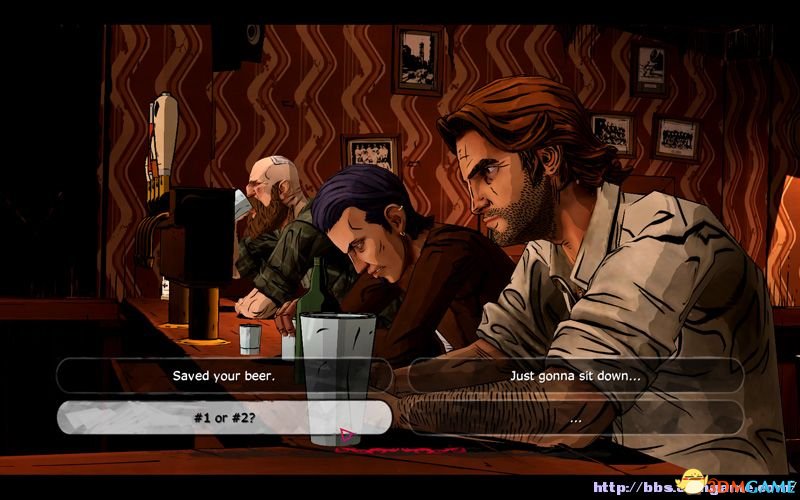The image size is (800, 500).
Task: Select the "Just gonna sit down..." response
Action: click(x=575, y=376)
